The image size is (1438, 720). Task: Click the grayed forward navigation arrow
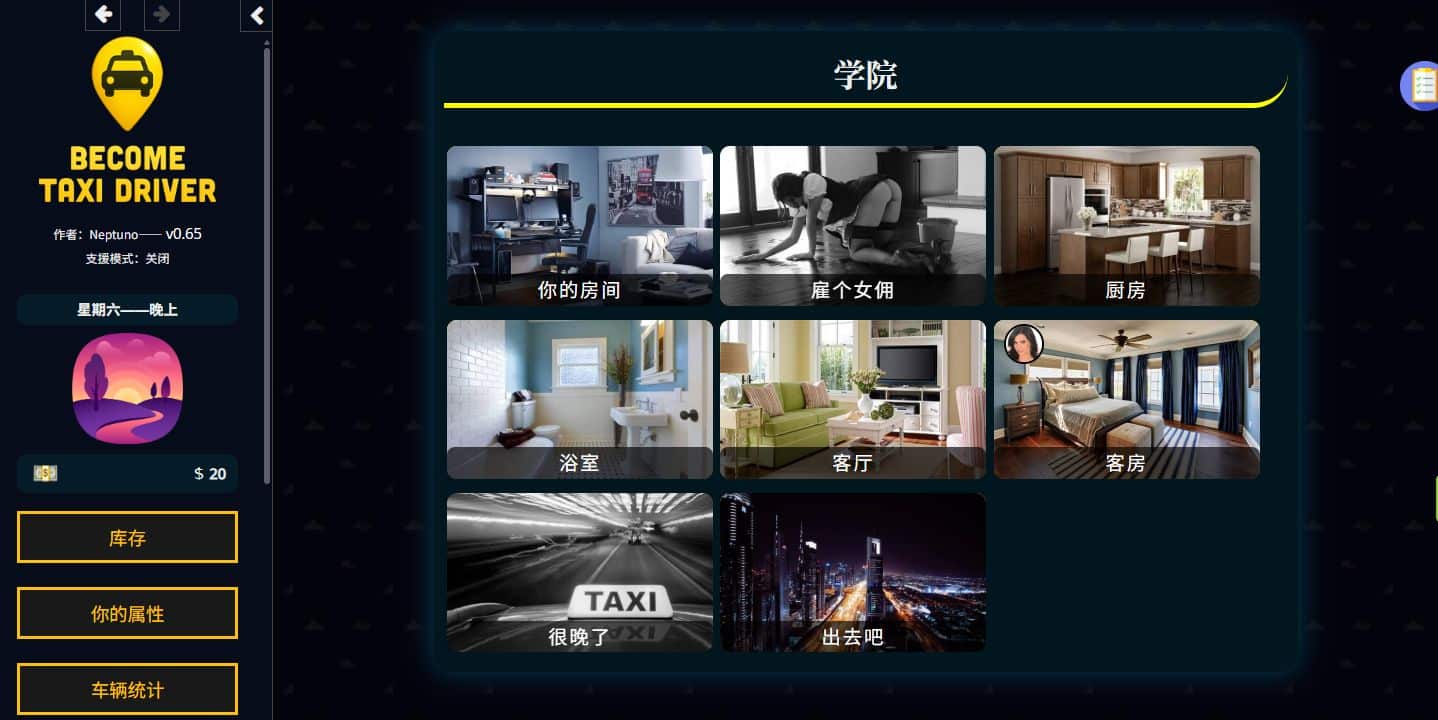click(161, 15)
